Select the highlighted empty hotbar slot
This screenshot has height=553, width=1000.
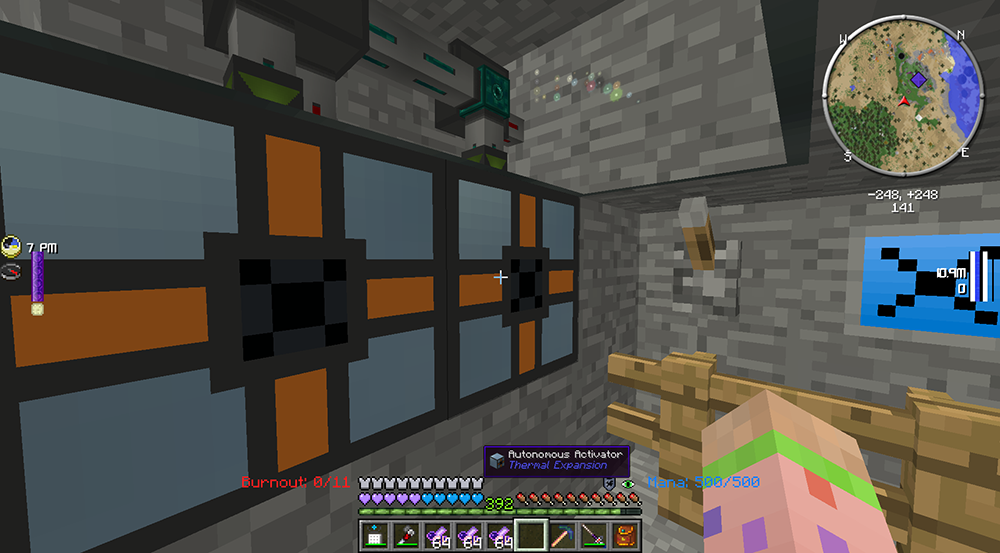pyautogui.click(x=529, y=535)
